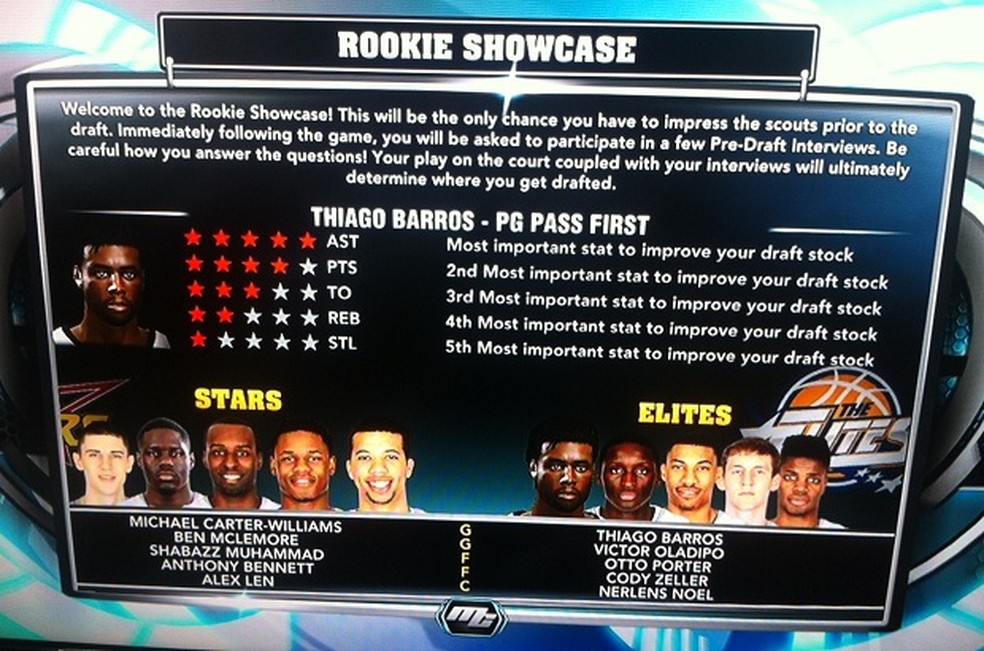Pick Anthony Bennett from the Stars lineup
Viewport: 984px width, 651px height.
point(235,567)
